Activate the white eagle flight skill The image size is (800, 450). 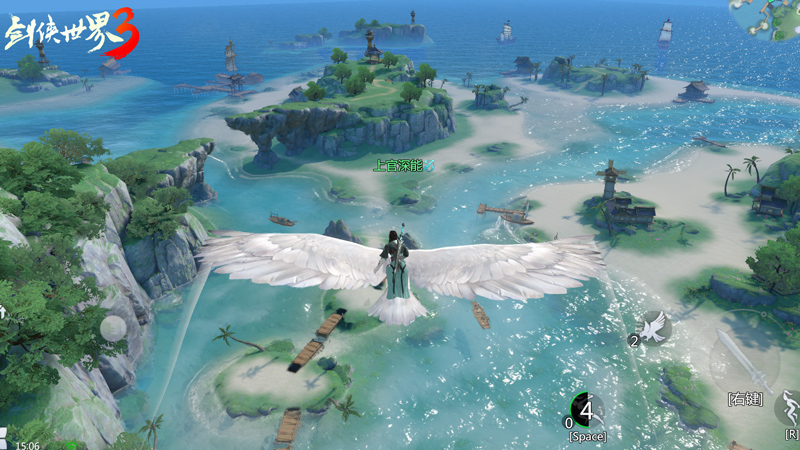(655, 326)
